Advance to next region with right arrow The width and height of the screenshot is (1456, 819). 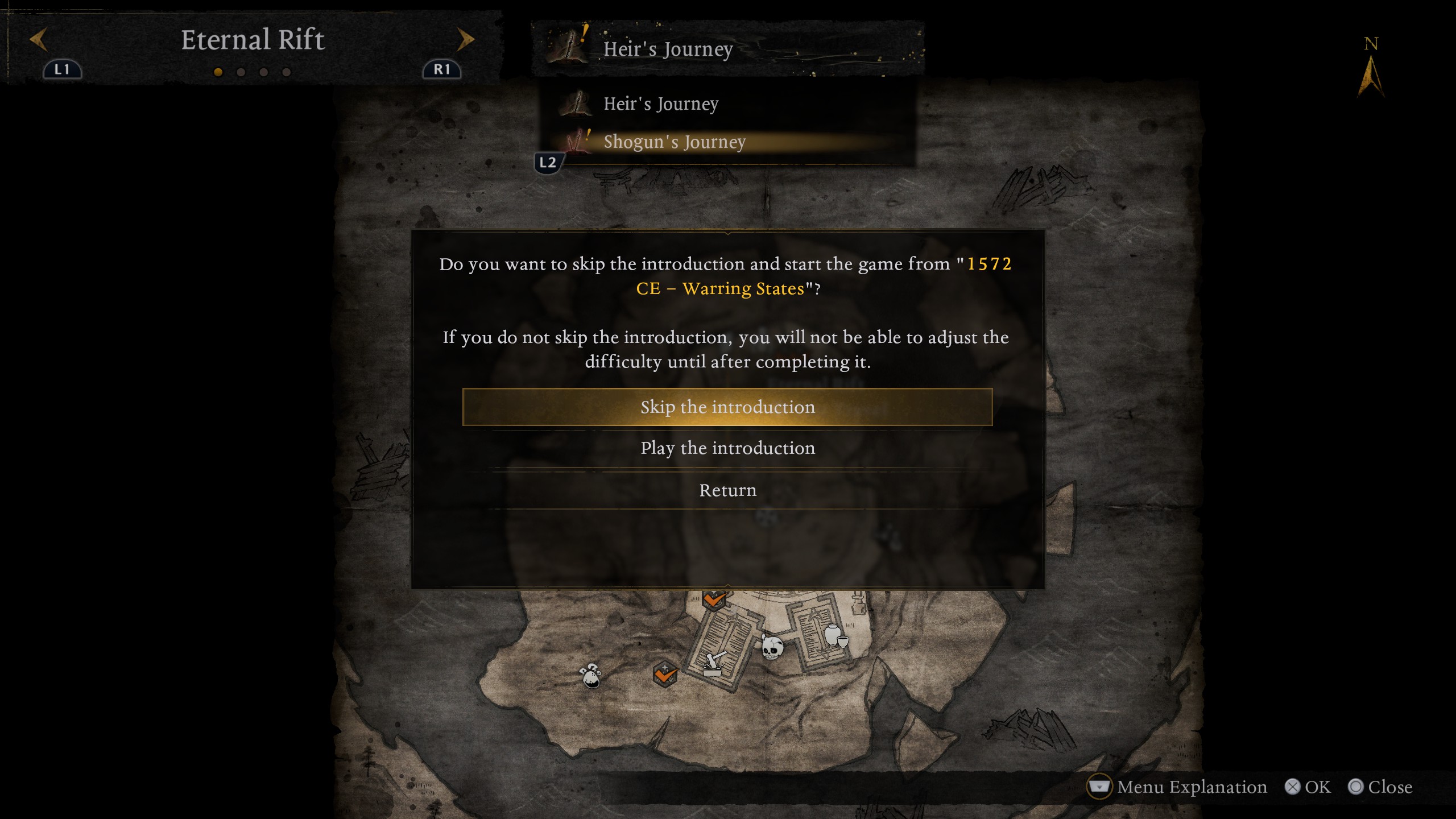pos(465,40)
